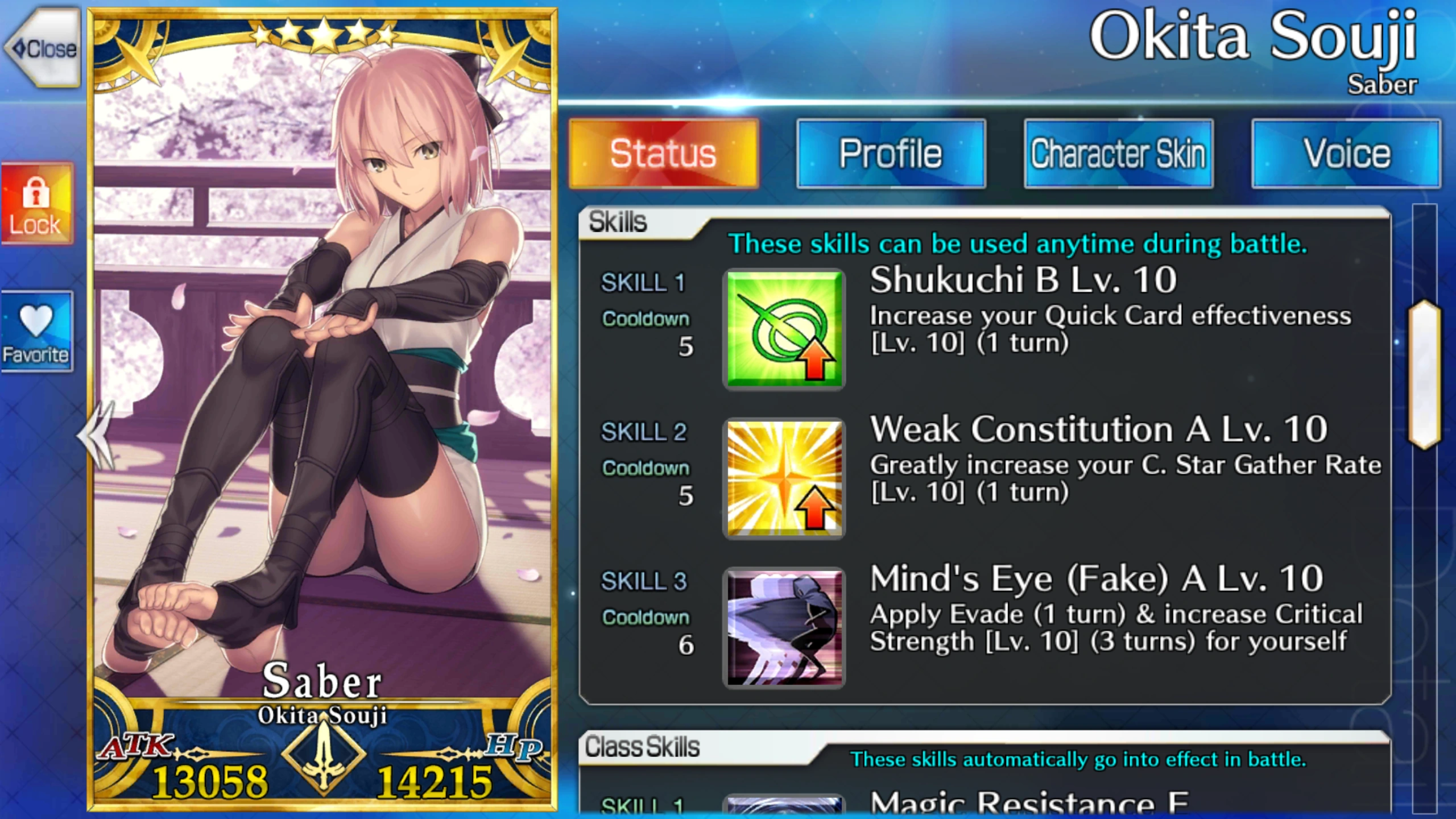Screen dimensions: 1456x819
Task: Click the gold star rating on the card
Action: coord(323,35)
